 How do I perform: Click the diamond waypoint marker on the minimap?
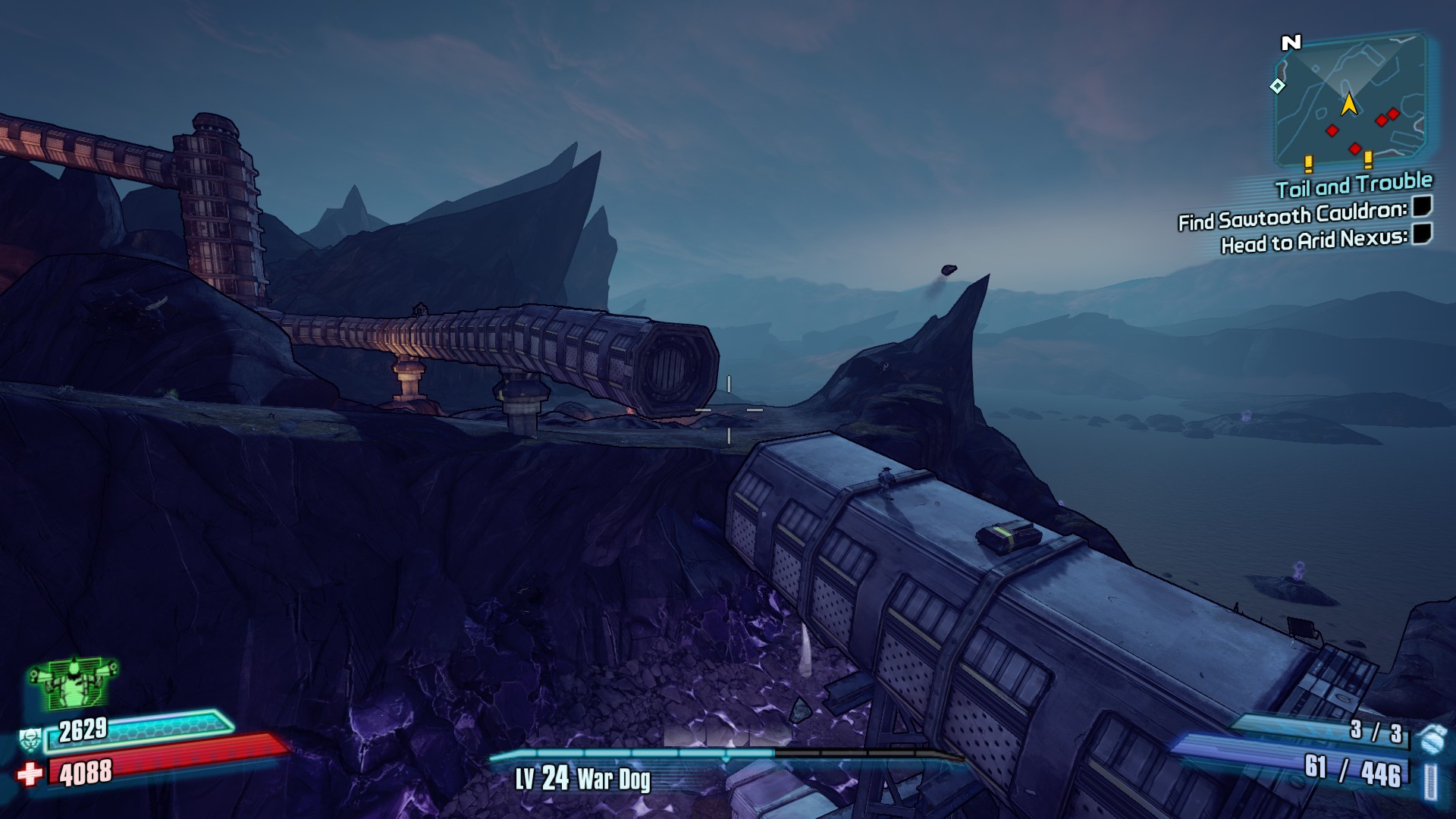(1278, 86)
